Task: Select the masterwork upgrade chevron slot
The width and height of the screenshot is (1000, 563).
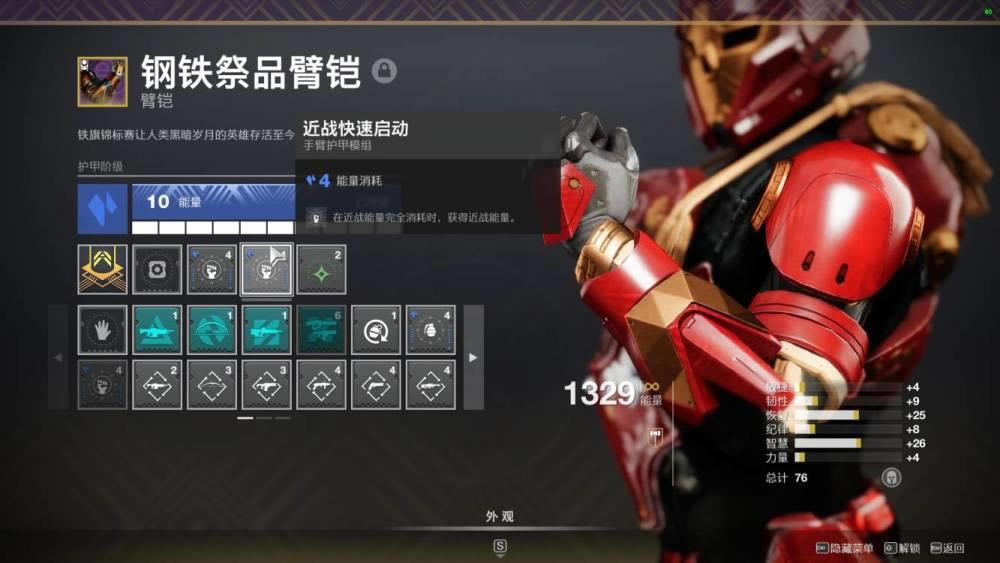Action: pos(103,269)
